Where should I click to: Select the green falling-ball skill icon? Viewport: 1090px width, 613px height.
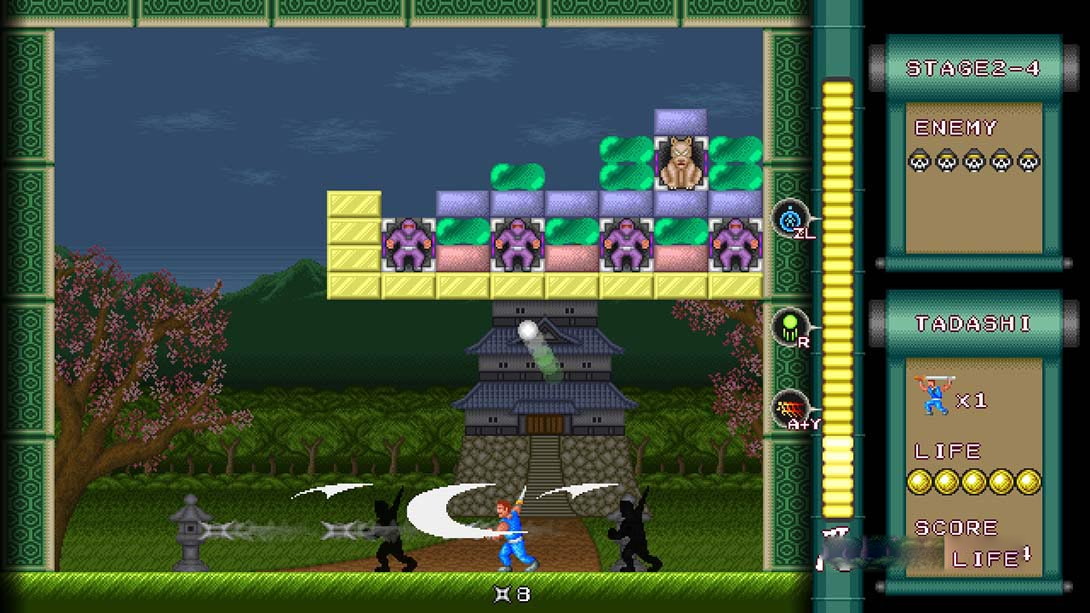tap(790, 326)
